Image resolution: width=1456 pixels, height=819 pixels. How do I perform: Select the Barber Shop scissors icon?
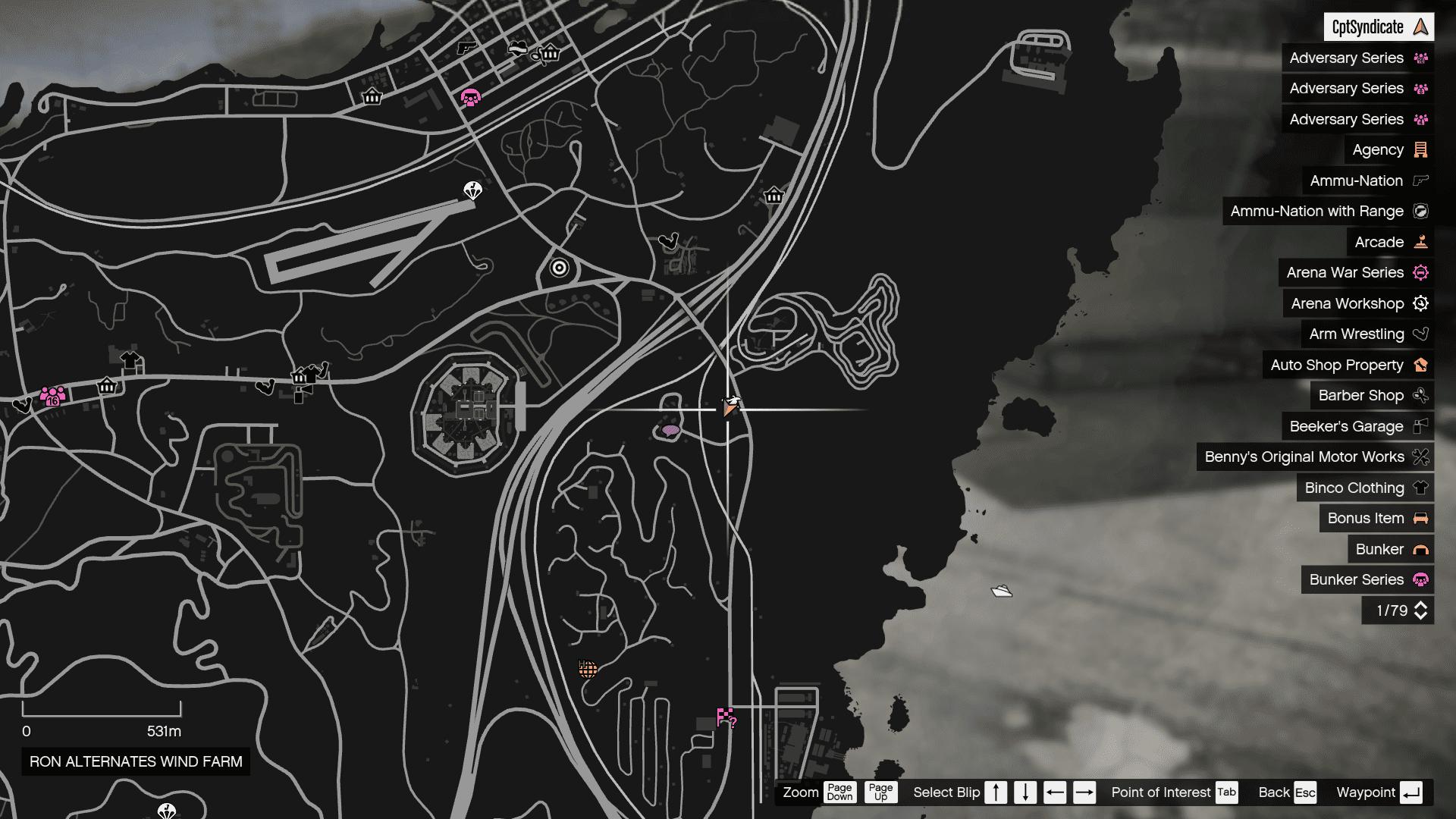[1422, 395]
